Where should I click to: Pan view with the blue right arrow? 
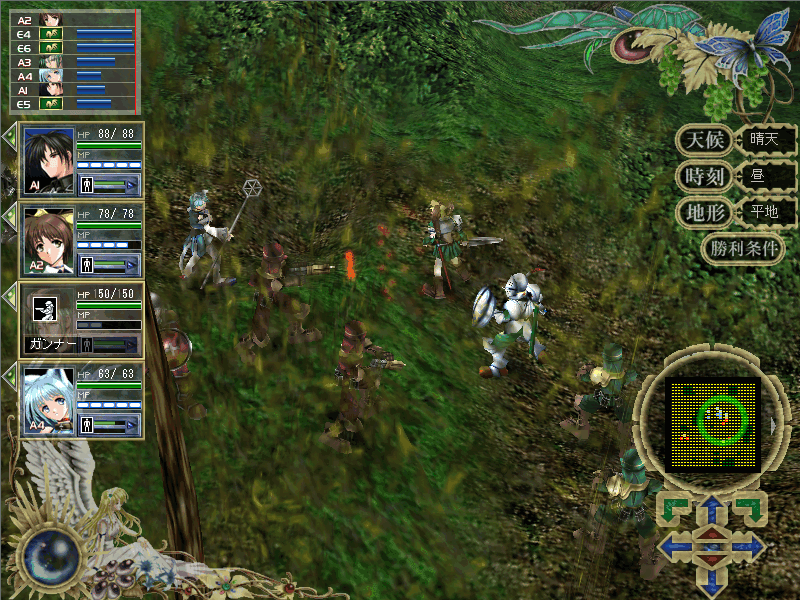coord(748,547)
